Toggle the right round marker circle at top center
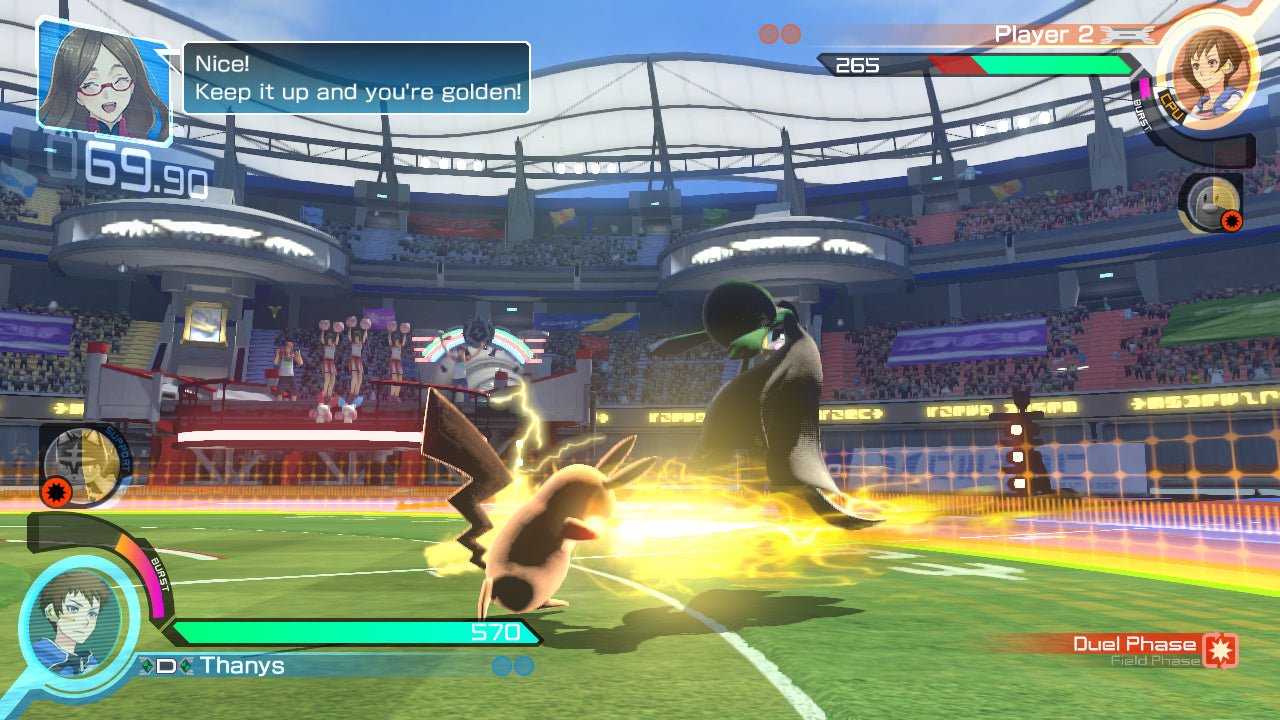 791,33
